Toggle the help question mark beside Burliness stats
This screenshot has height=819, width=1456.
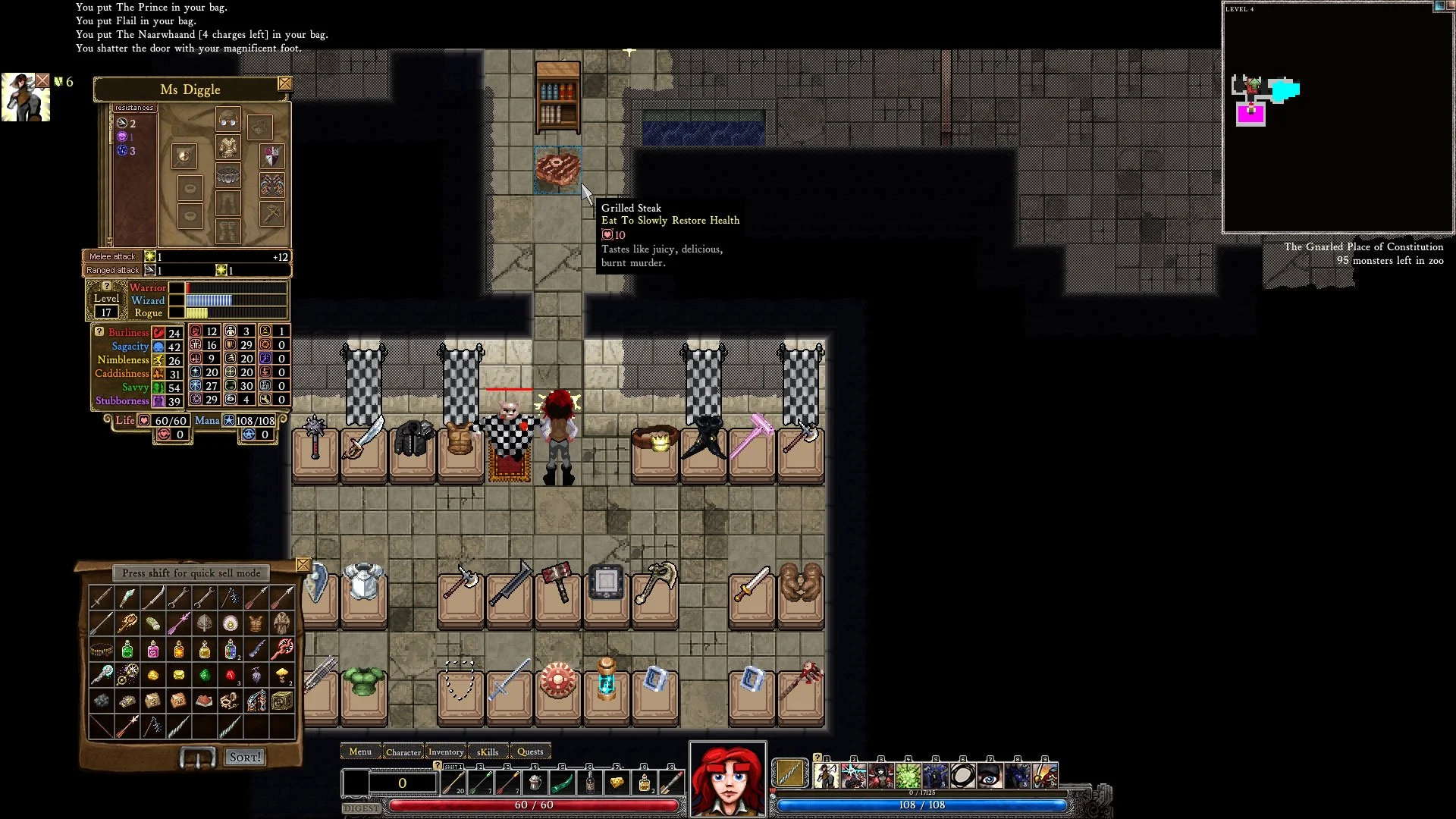point(101,331)
